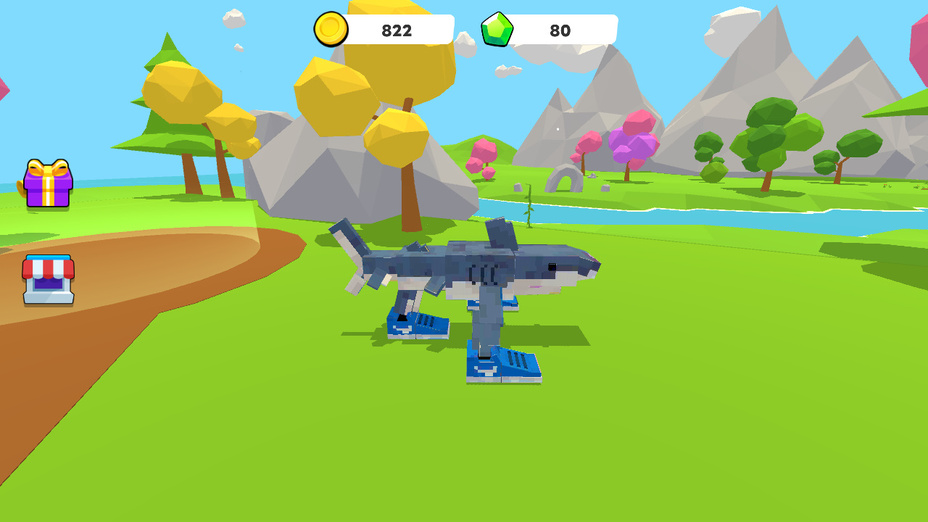Open the shop stall icon

pyautogui.click(x=48, y=279)
